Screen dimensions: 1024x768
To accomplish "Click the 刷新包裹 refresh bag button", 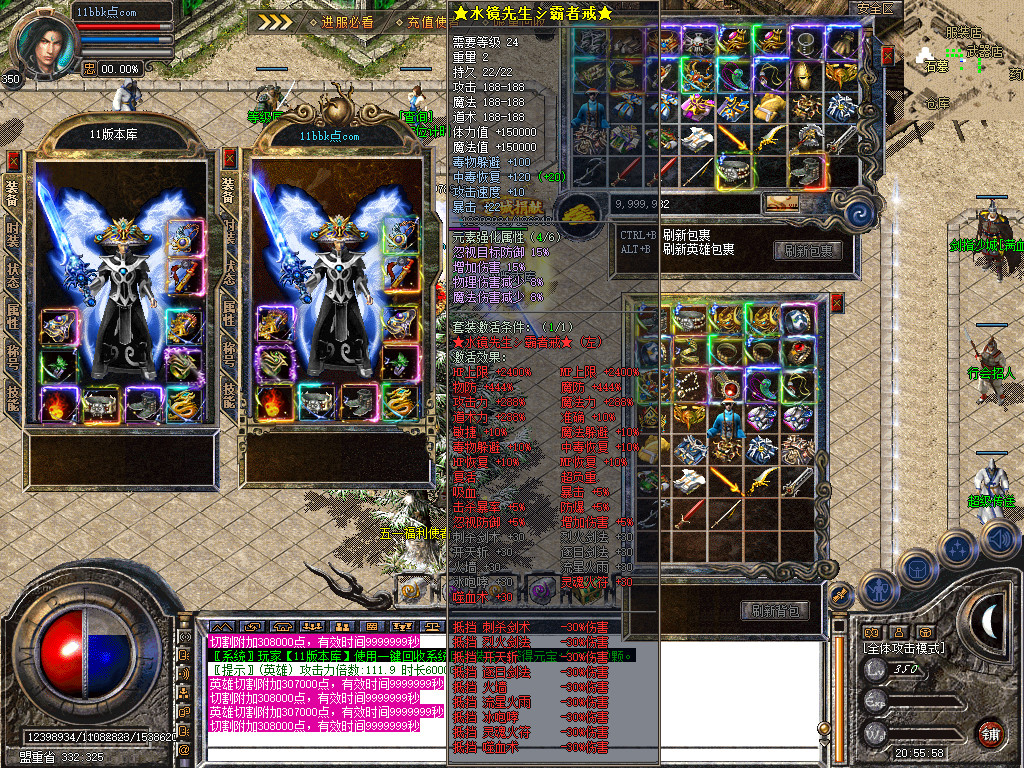I will tap(807, 250).
